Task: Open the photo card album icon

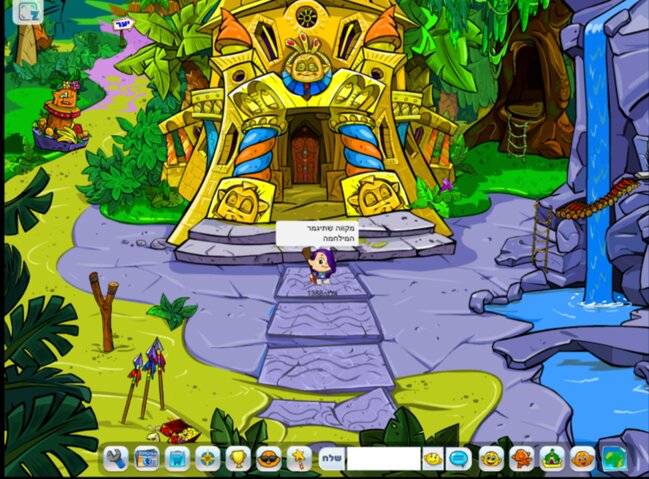Action: (147, 459)
